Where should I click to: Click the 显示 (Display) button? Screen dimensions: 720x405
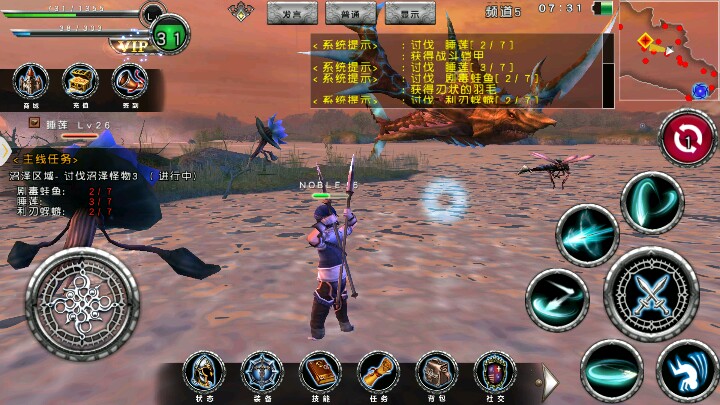[410, 13]
